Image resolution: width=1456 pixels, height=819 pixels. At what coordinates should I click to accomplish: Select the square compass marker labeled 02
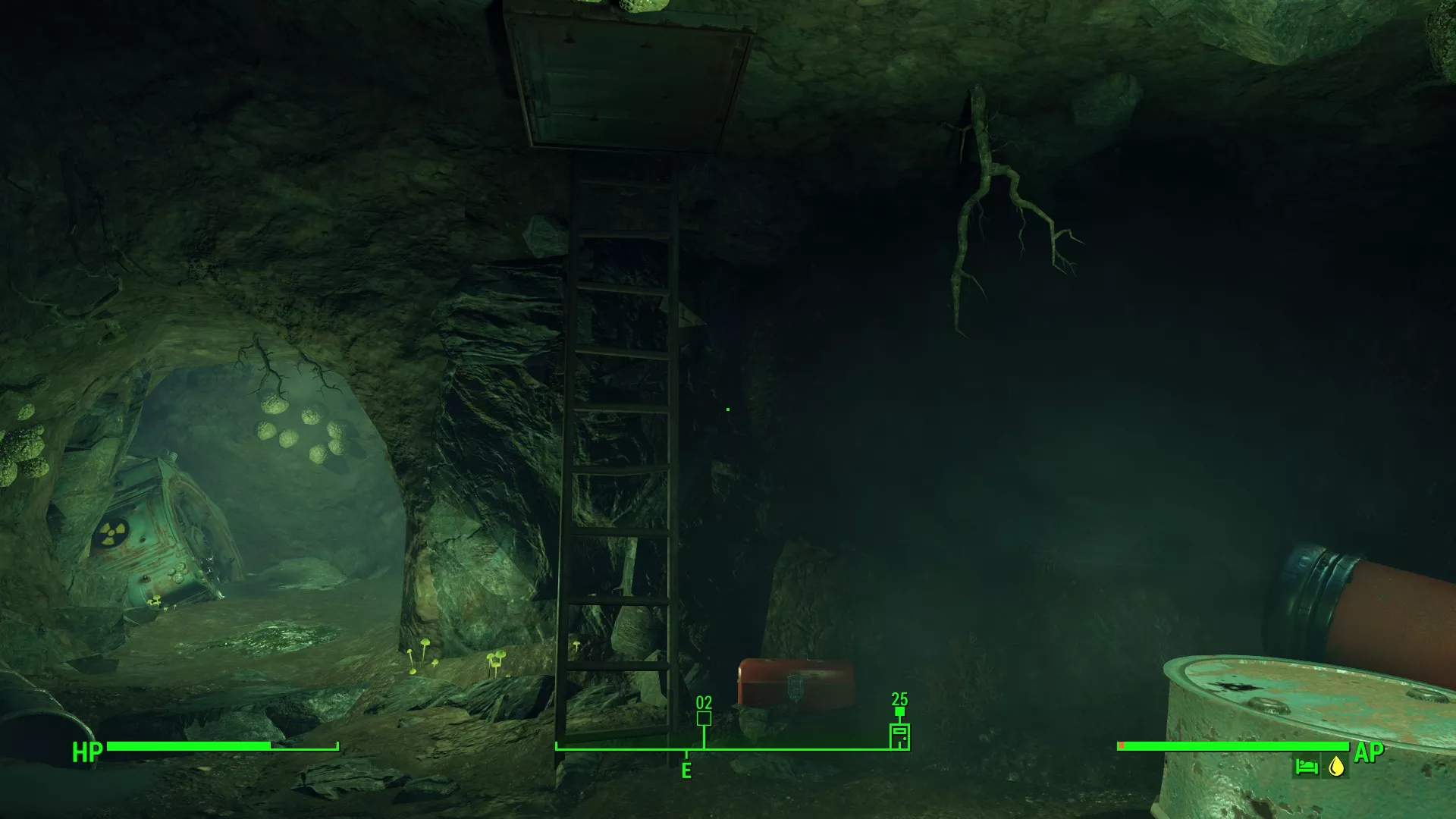[704, 718]
